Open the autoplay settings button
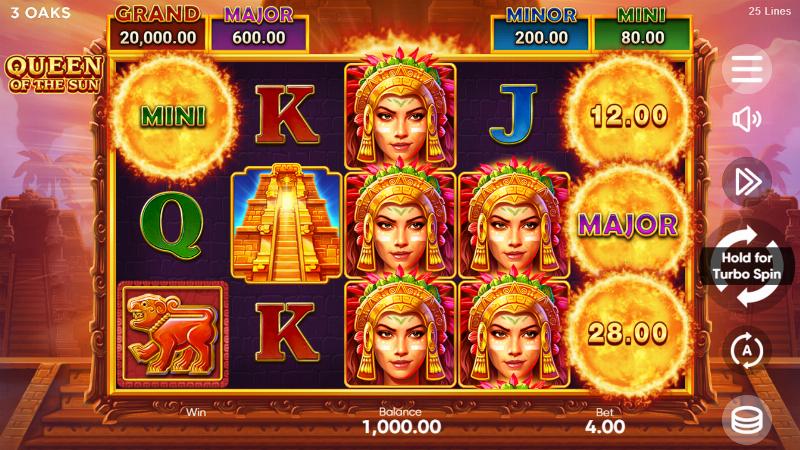The height and width of the screenshot is (450, 800). click(746, 351)
